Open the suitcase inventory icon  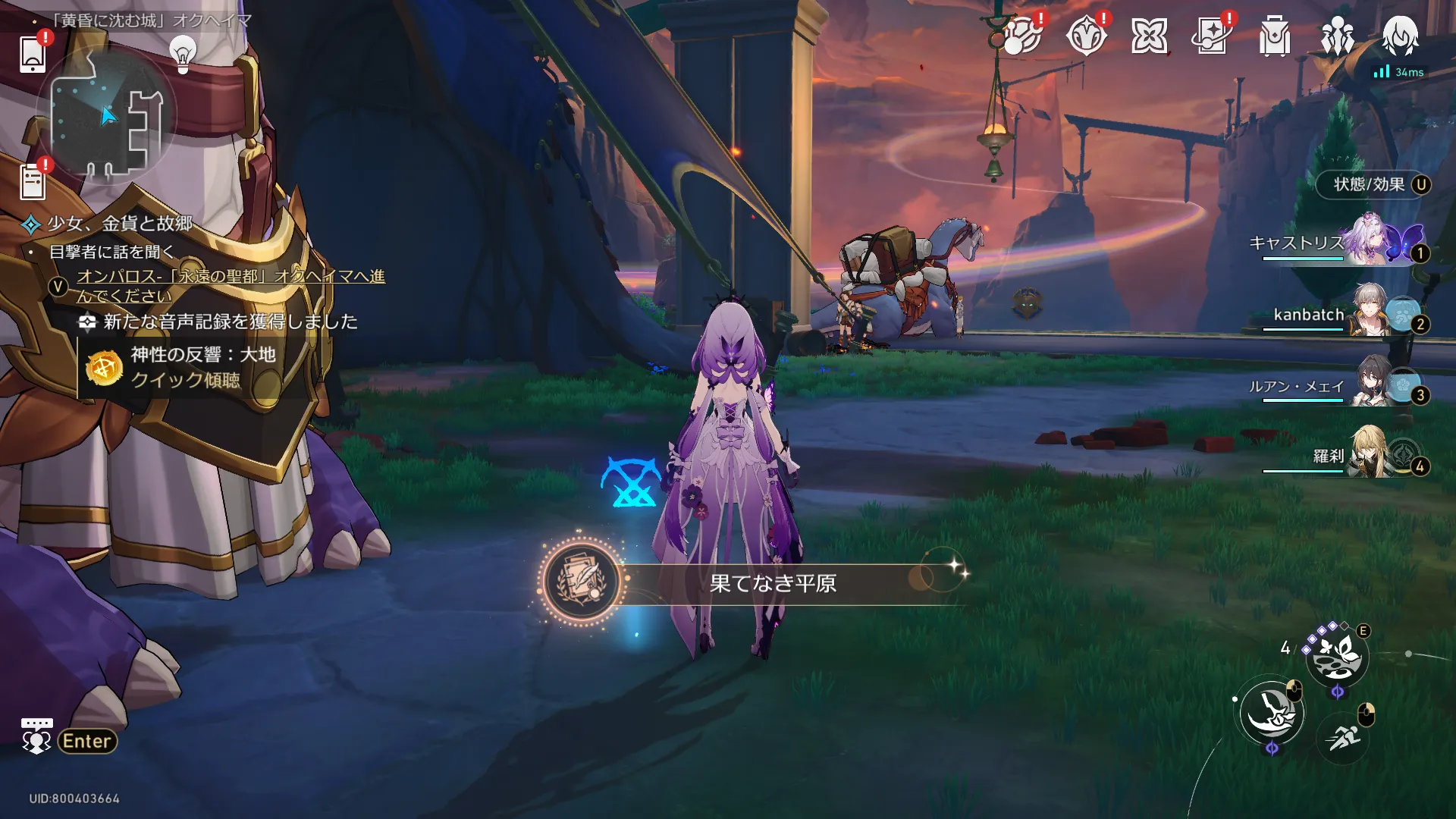[1274, 36]
